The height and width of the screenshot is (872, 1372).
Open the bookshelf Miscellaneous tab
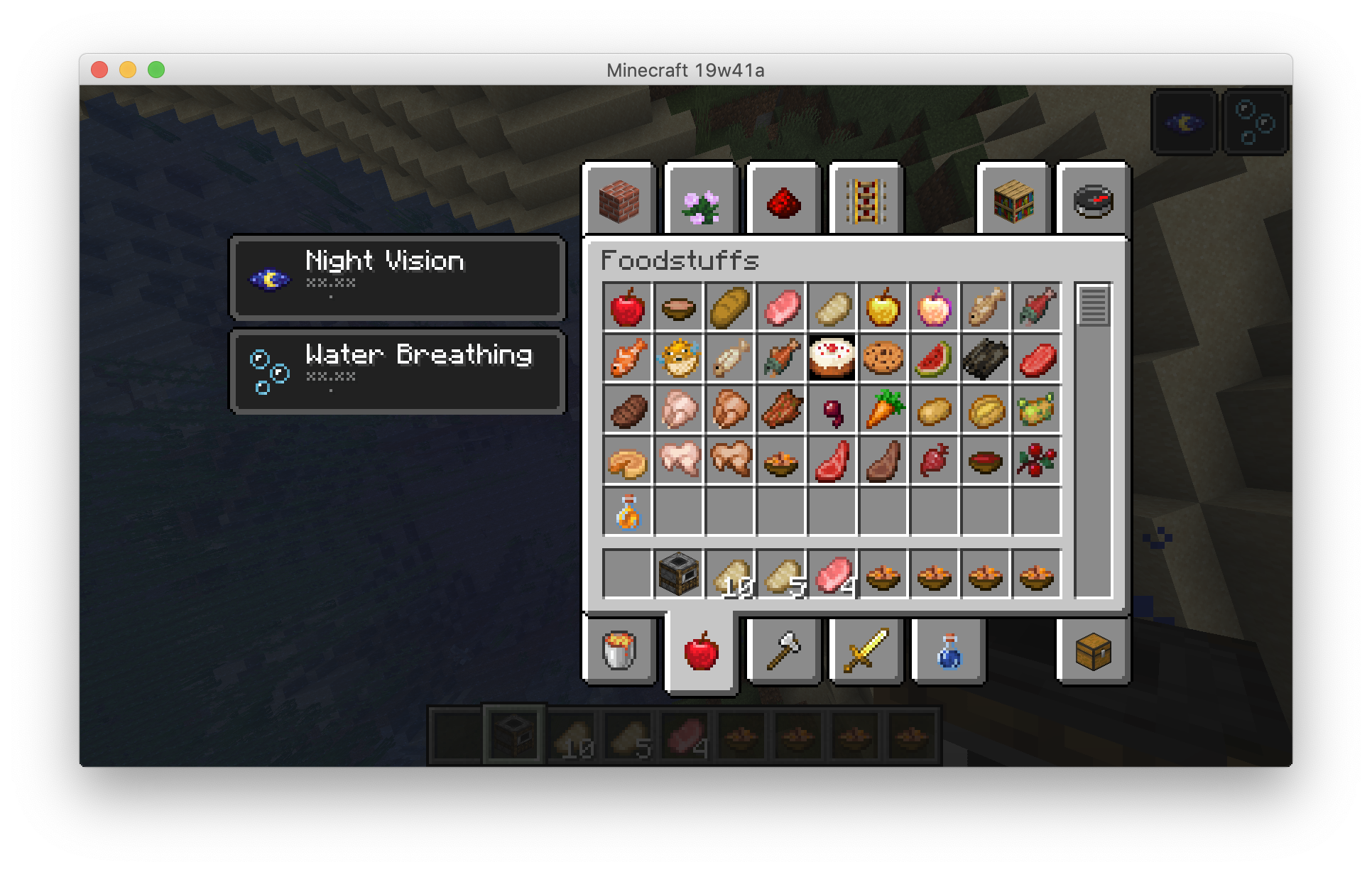(1013, 201)
